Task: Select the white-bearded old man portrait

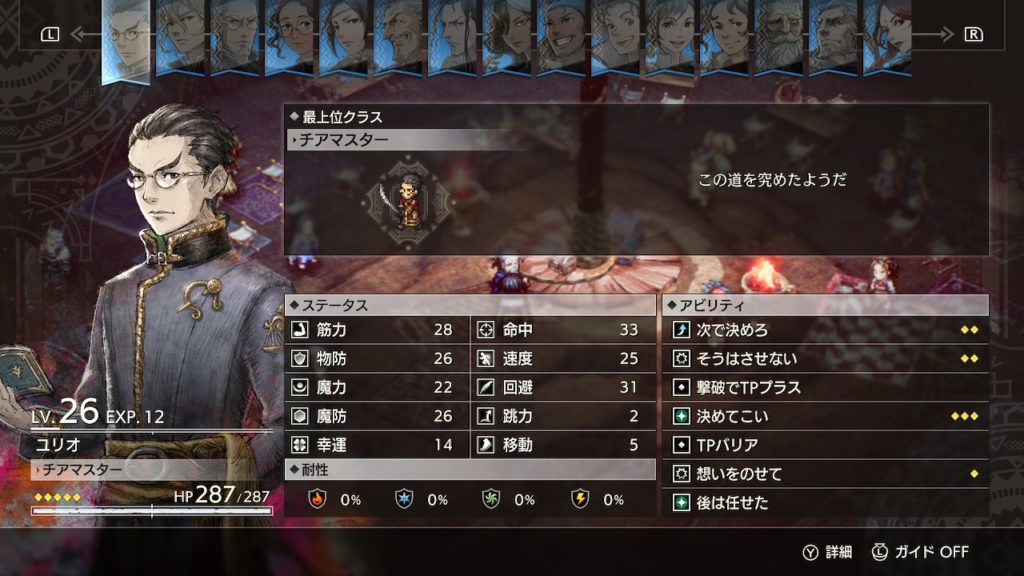Action: click(x=778, y=36)
